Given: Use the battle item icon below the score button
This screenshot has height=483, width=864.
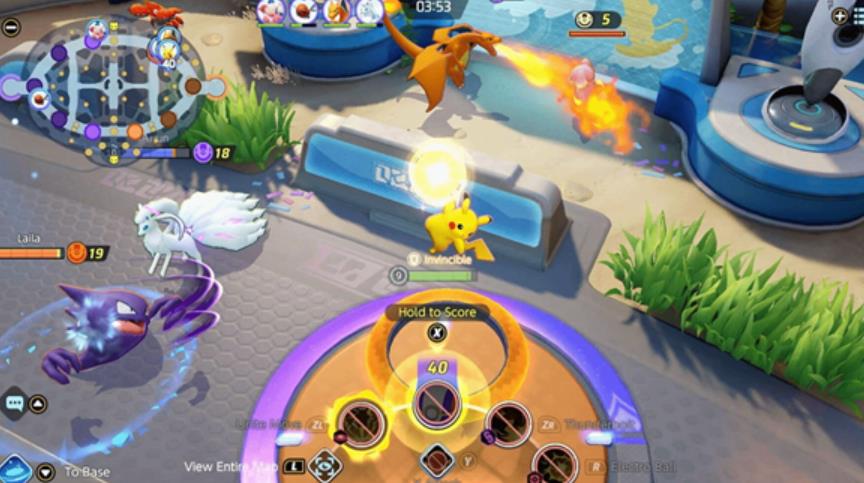Looking at the screenshot, I should (x=437, y=460).
